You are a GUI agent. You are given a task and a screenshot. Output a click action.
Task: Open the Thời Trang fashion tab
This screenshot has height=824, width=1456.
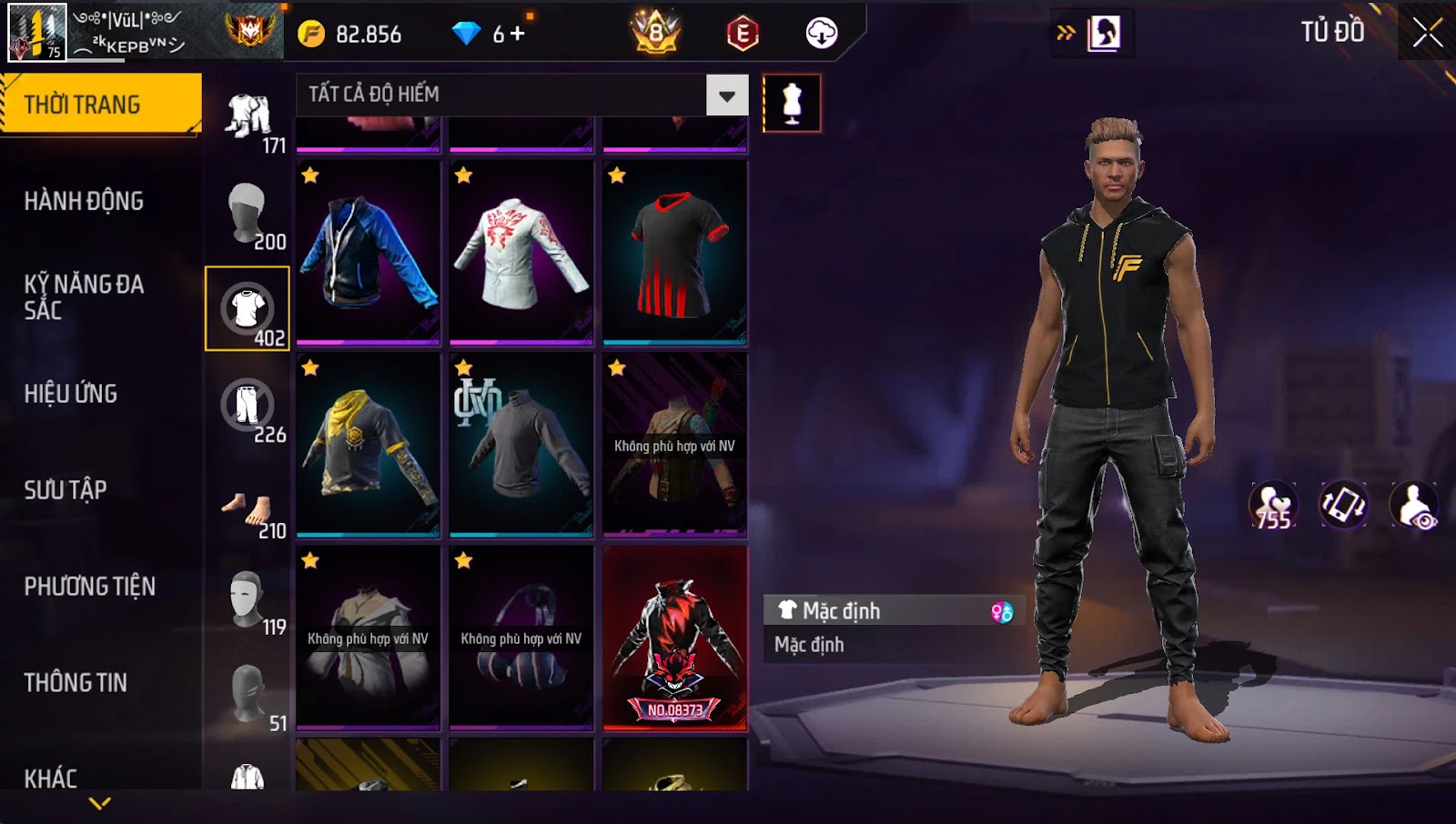point(100,105)
